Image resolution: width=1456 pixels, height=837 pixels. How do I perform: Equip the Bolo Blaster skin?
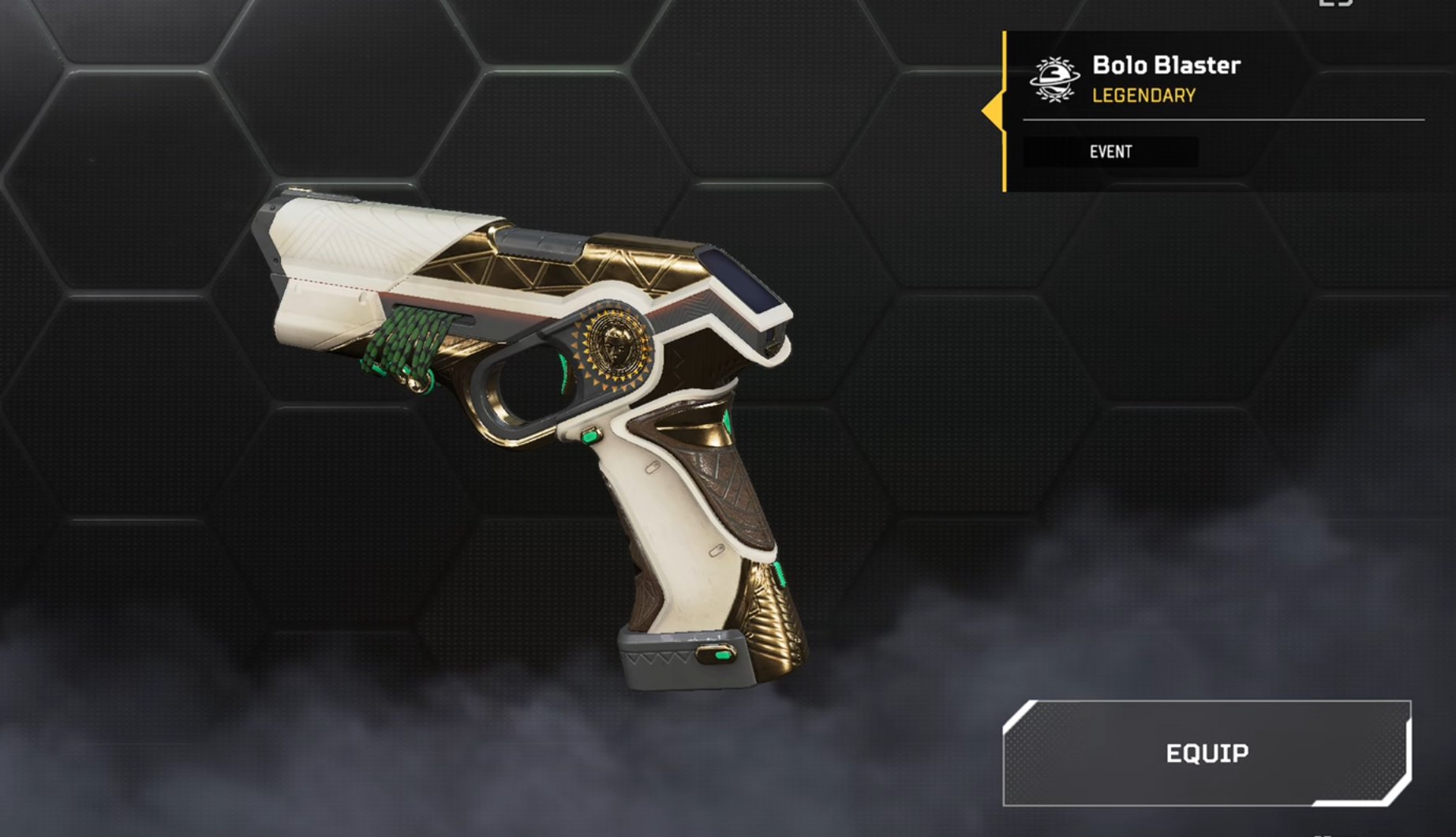click(1207, 753)
